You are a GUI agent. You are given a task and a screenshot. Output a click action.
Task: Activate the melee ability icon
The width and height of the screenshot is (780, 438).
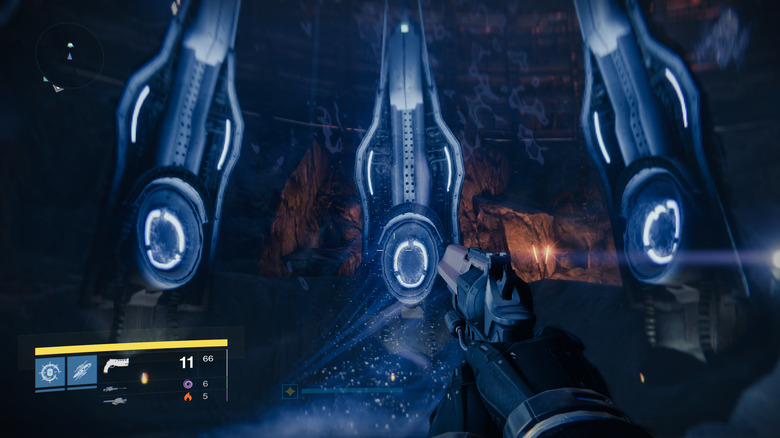pyautogui.click(x=82, y=371)
